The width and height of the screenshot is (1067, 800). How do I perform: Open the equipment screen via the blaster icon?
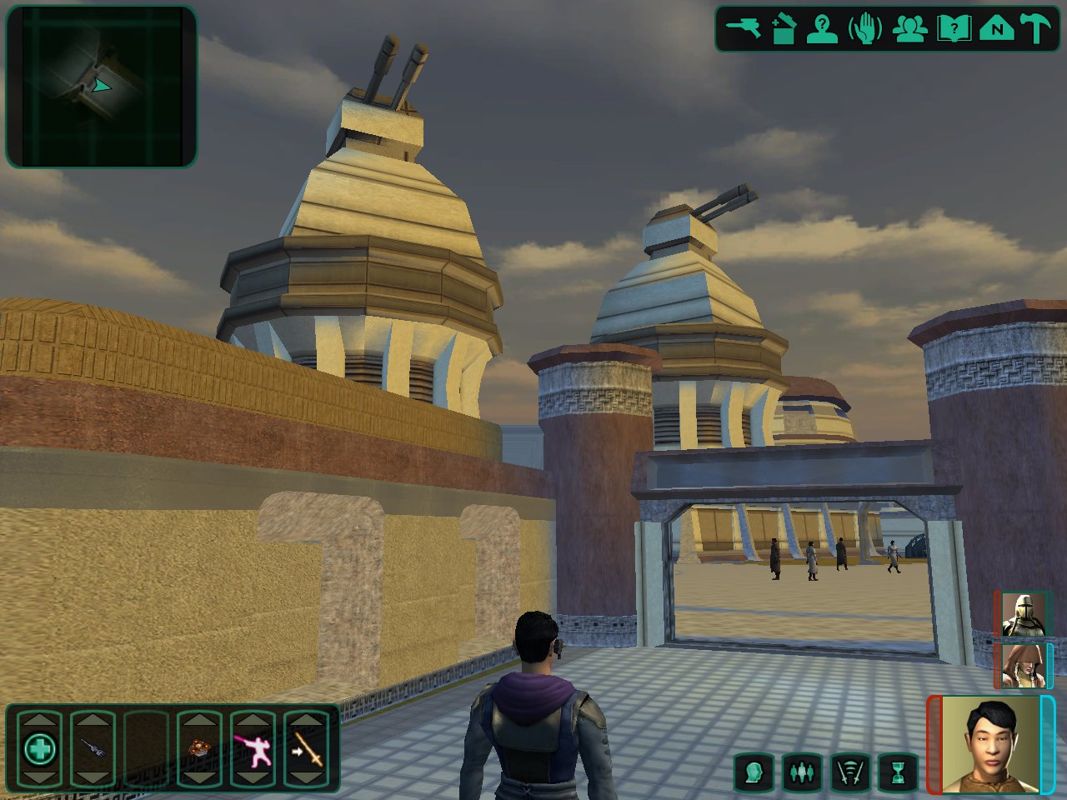click(x=742, y=29)
